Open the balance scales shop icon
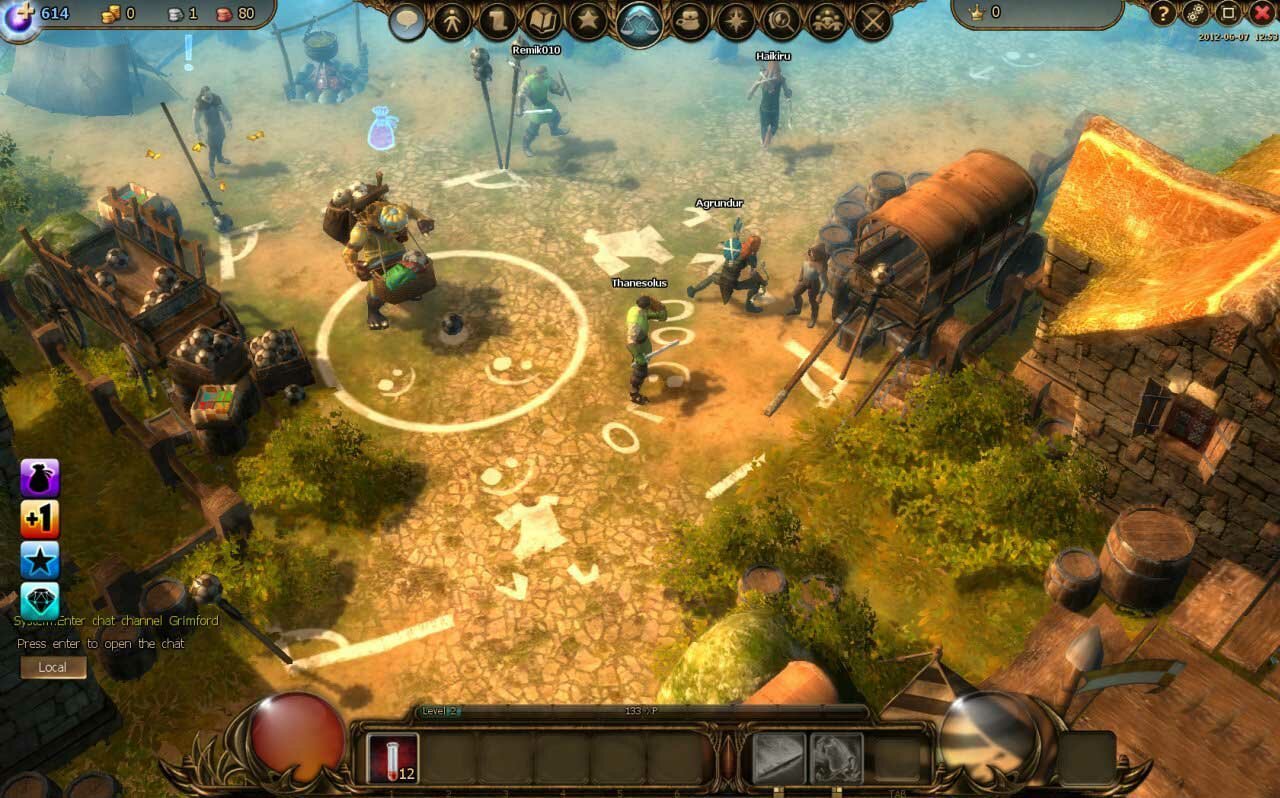Image resolution: width=1280 pixels, height=798 pixels. click(640, 22)
